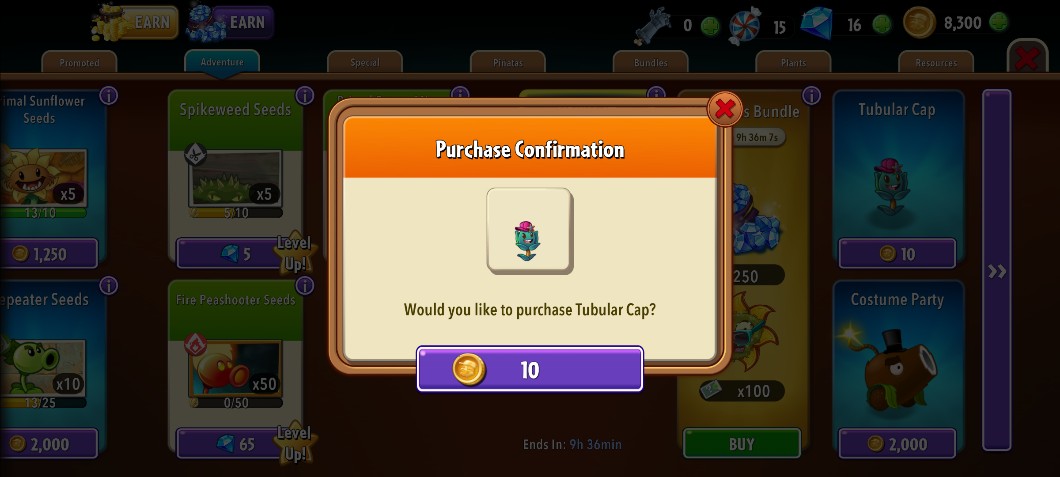Buy Tubular Cap card for 10 coins
Image resolution: width=1060 pixels, height=477 pixels.
pos(896,253)
